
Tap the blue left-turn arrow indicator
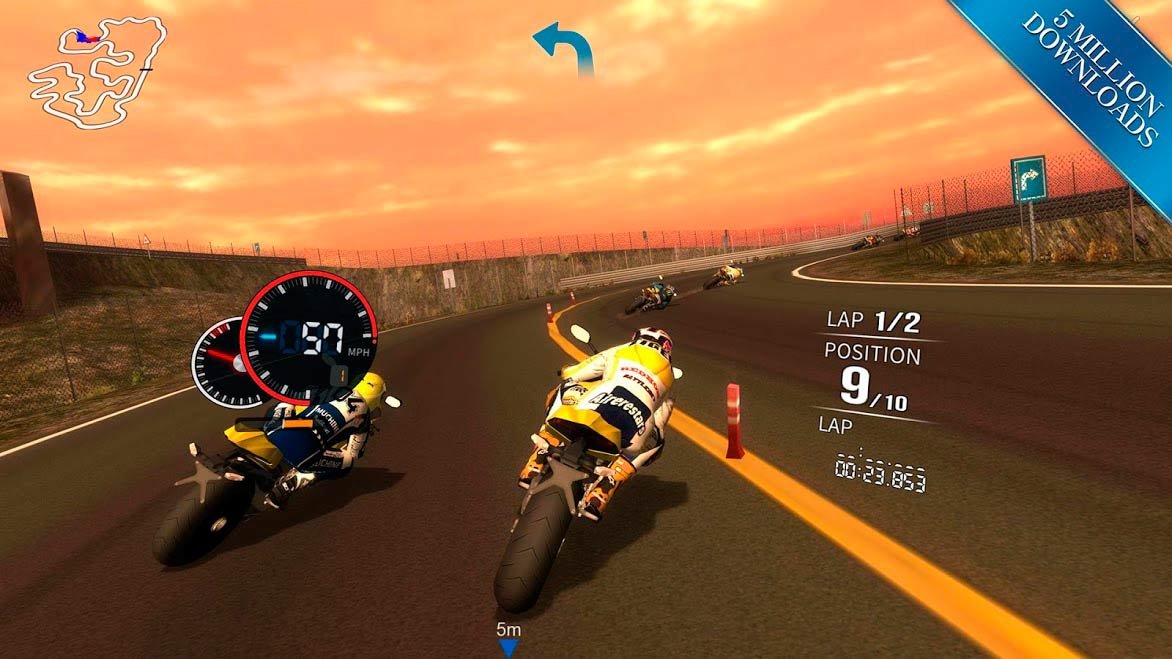tap(564, 48)
